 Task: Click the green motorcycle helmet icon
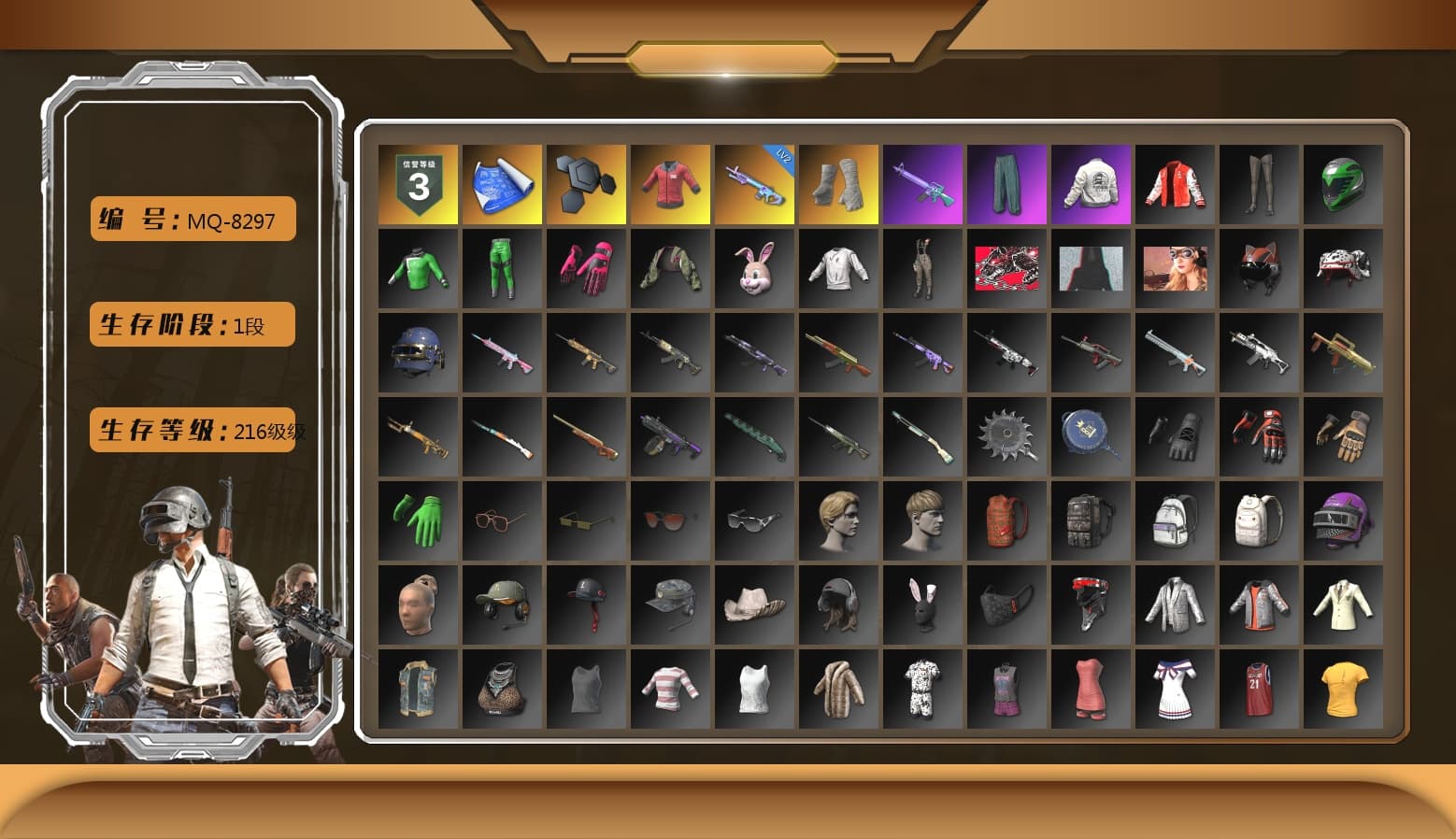click(x=1343, y=183)
